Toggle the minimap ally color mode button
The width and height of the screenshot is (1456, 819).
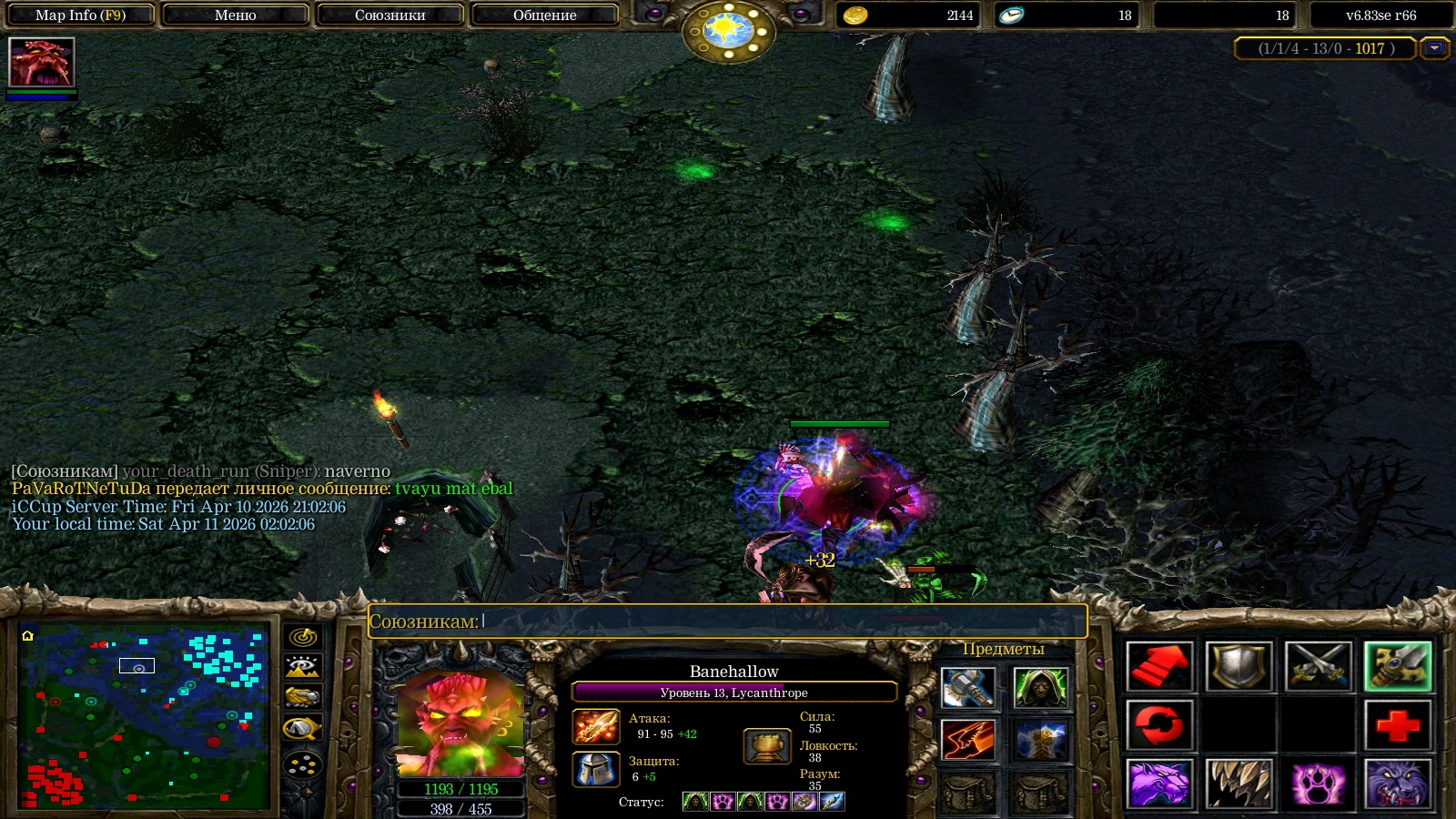pyautogui.click(x=303, y=698)
